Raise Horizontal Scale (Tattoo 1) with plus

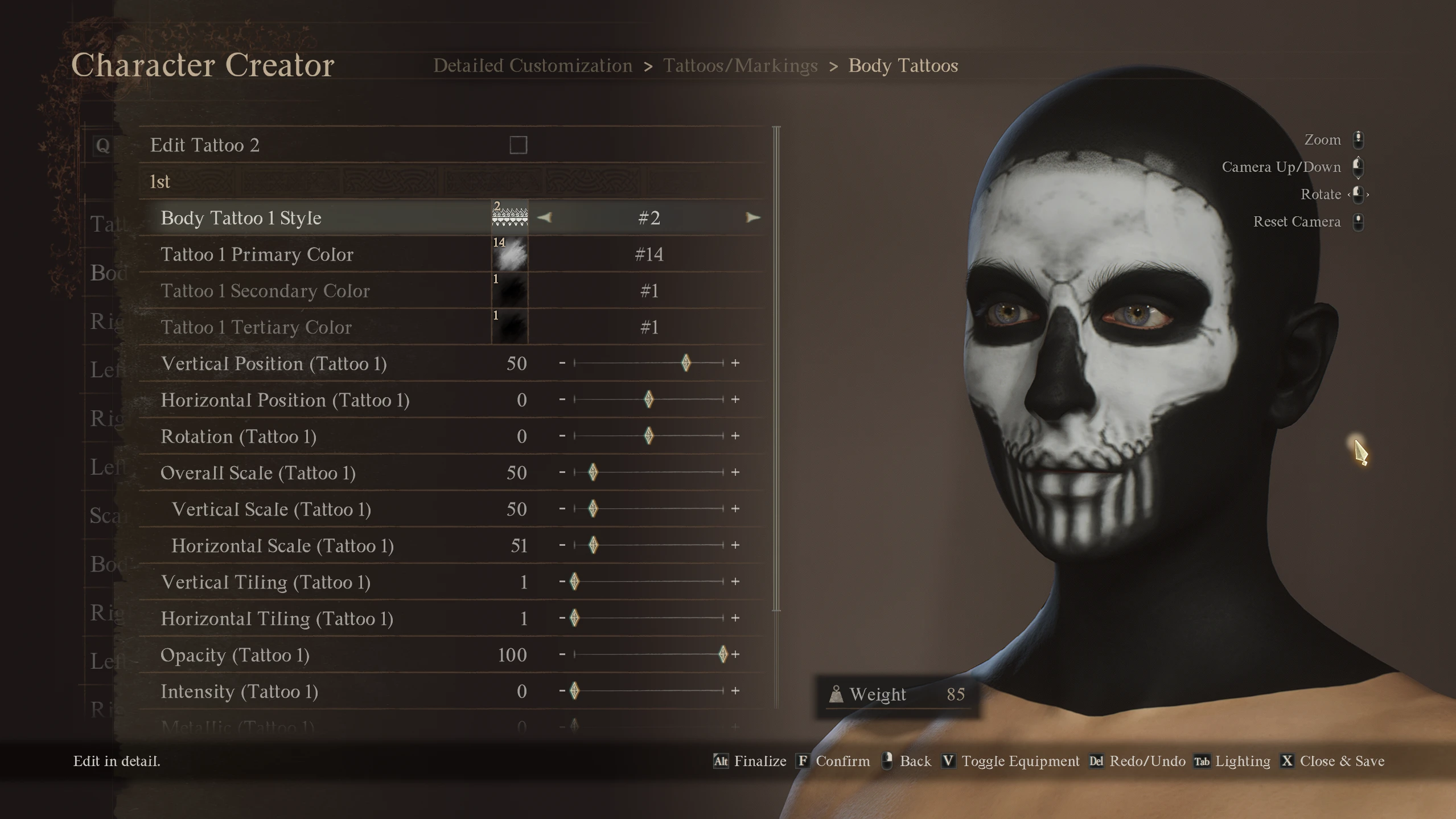[x=735, y=545]
